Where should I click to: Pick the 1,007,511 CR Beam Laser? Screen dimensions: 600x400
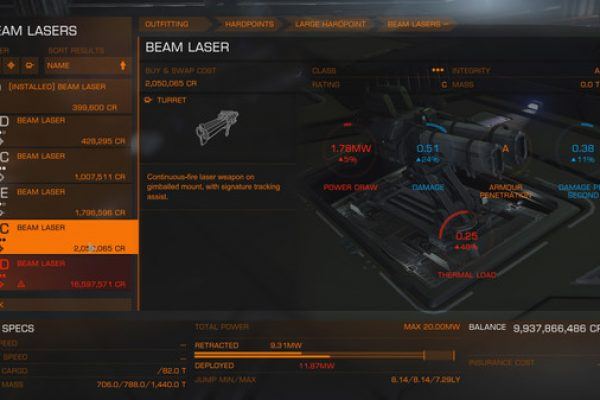pyautogui.click(x=67, y=163)
